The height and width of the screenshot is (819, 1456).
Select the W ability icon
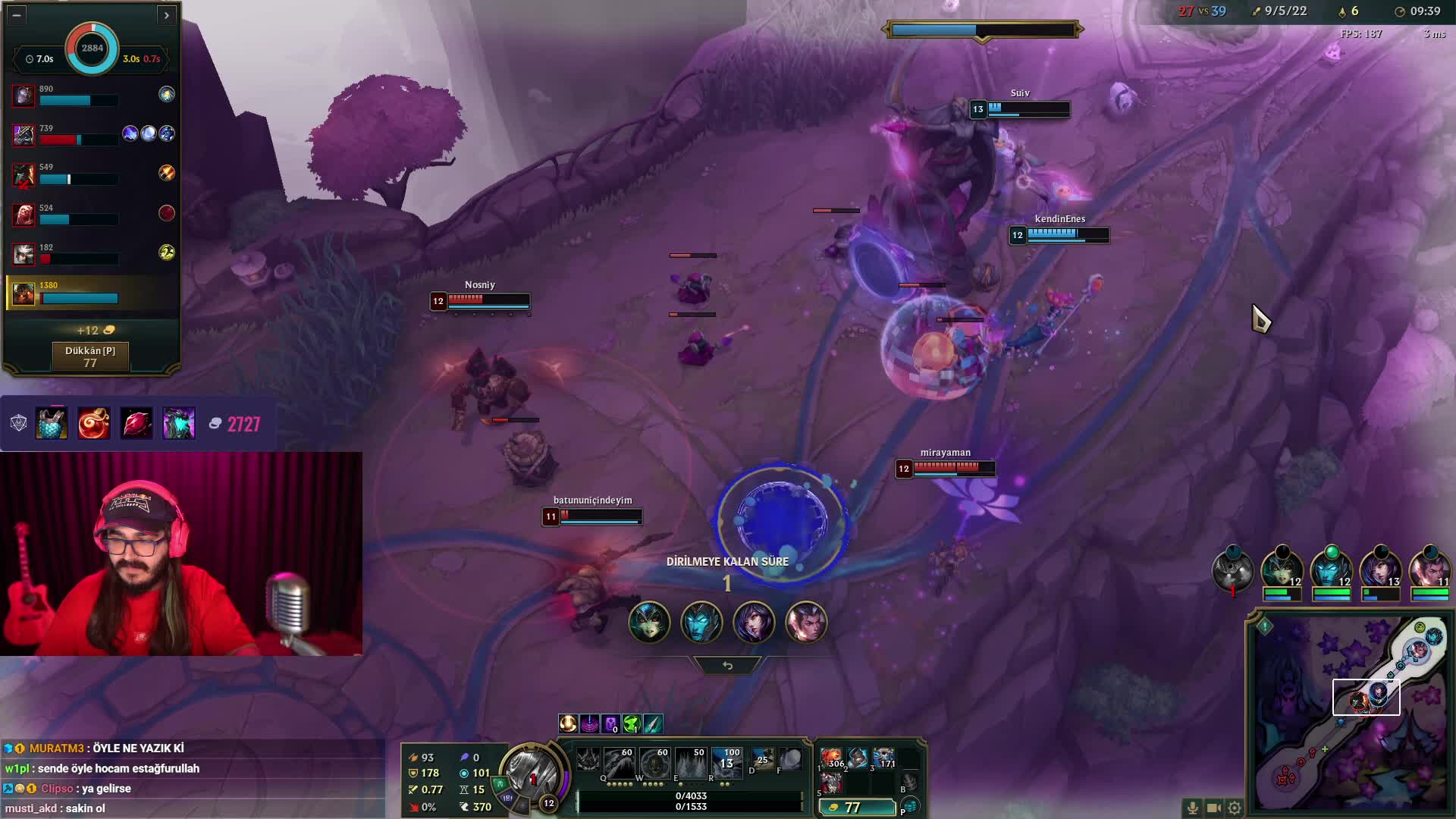[x=654, y=761]
